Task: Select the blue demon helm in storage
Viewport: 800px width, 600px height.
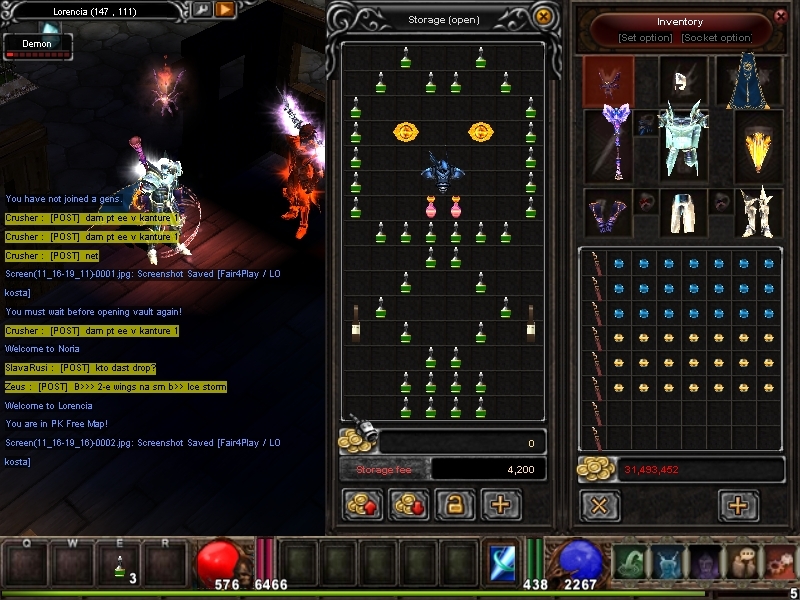Action: 441,171
